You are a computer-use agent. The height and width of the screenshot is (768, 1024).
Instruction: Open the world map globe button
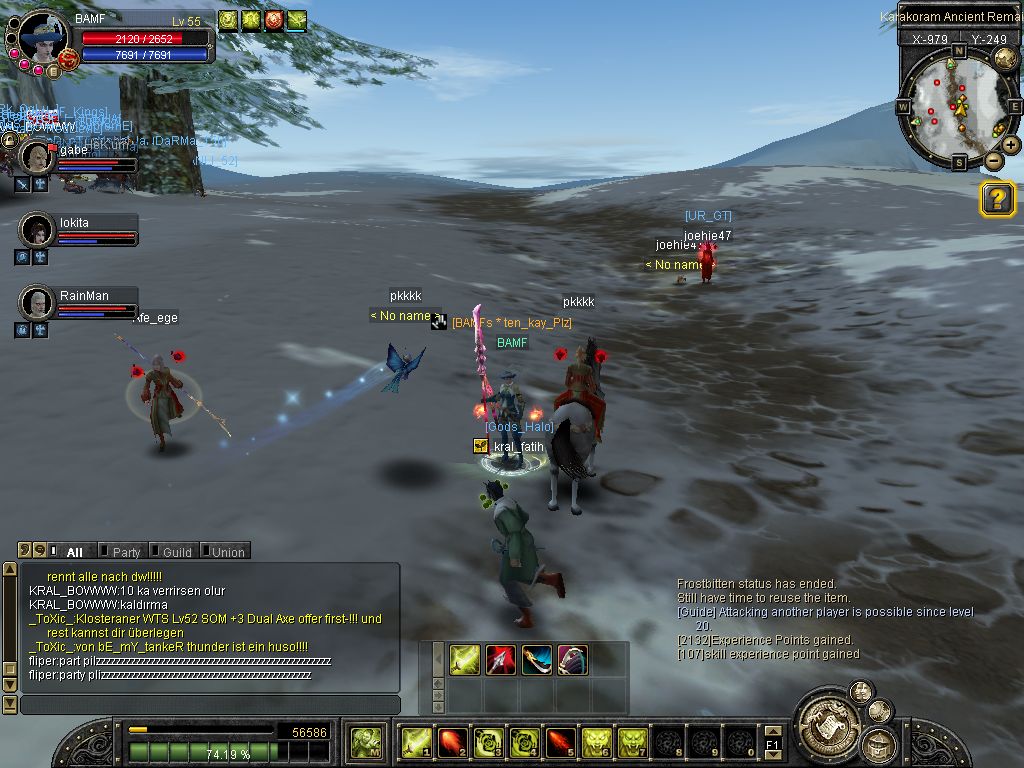[x=1005, y=58]
